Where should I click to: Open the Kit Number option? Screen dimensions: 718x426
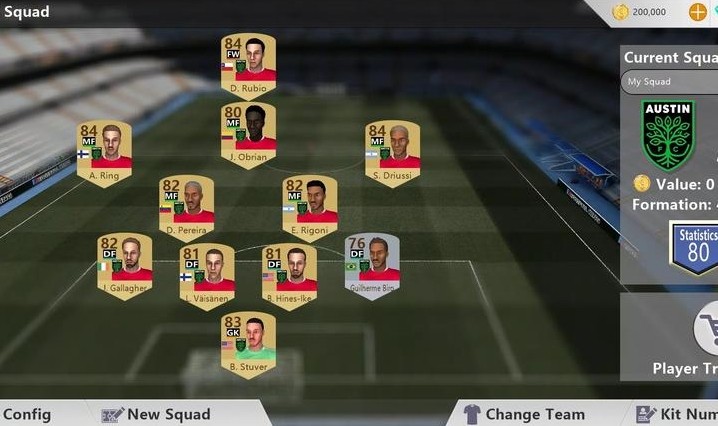677,414
